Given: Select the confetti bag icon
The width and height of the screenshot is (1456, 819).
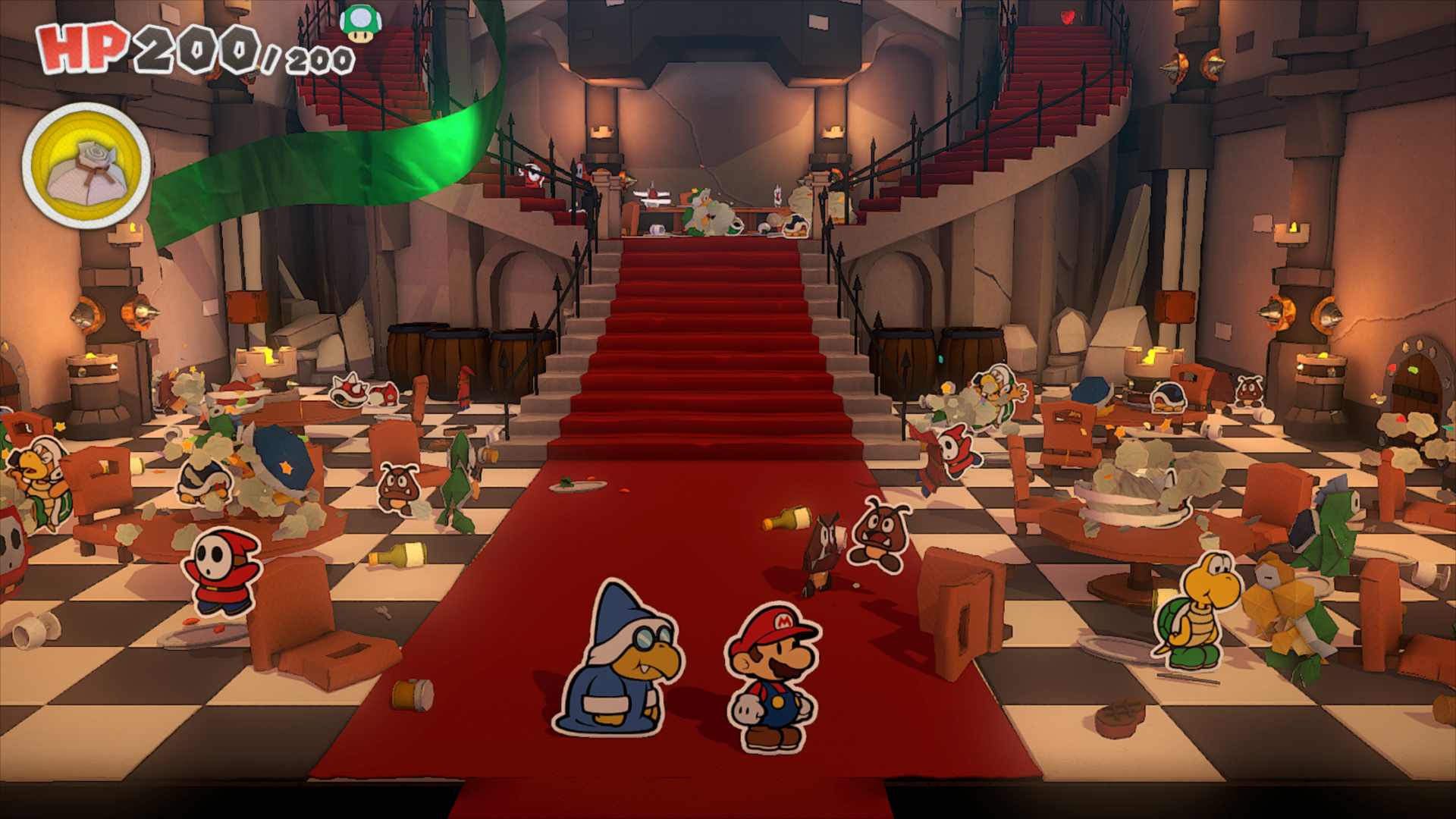Looking at the screenshot, I should [x=86, y=166].
